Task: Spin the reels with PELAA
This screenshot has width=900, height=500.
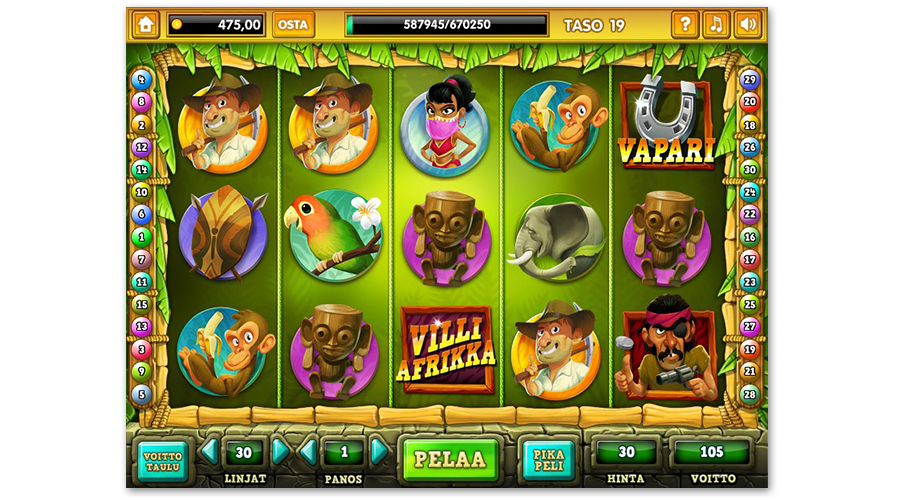Action: 450,459
